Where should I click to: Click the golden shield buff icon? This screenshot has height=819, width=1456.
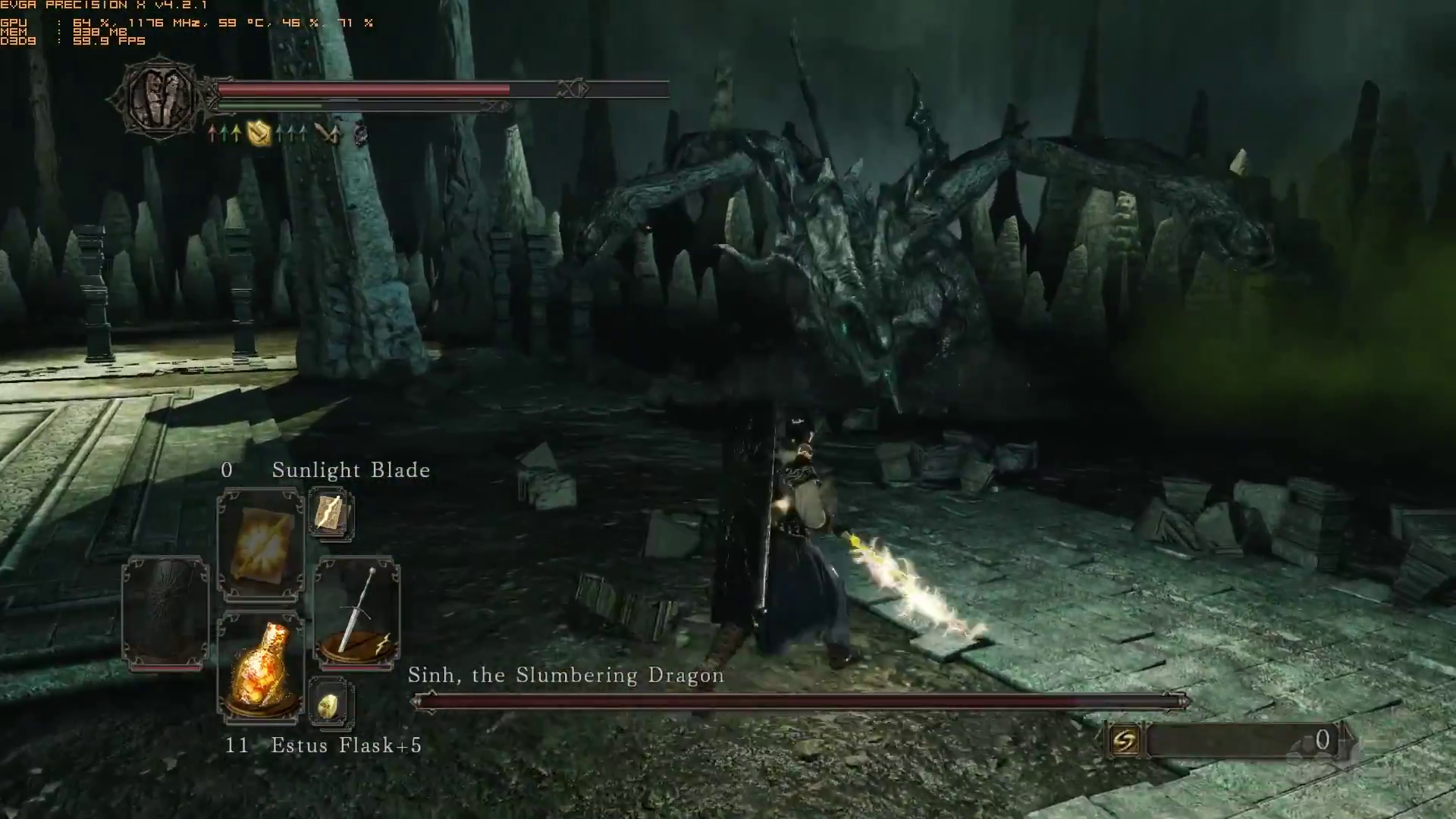coord(259,134)
